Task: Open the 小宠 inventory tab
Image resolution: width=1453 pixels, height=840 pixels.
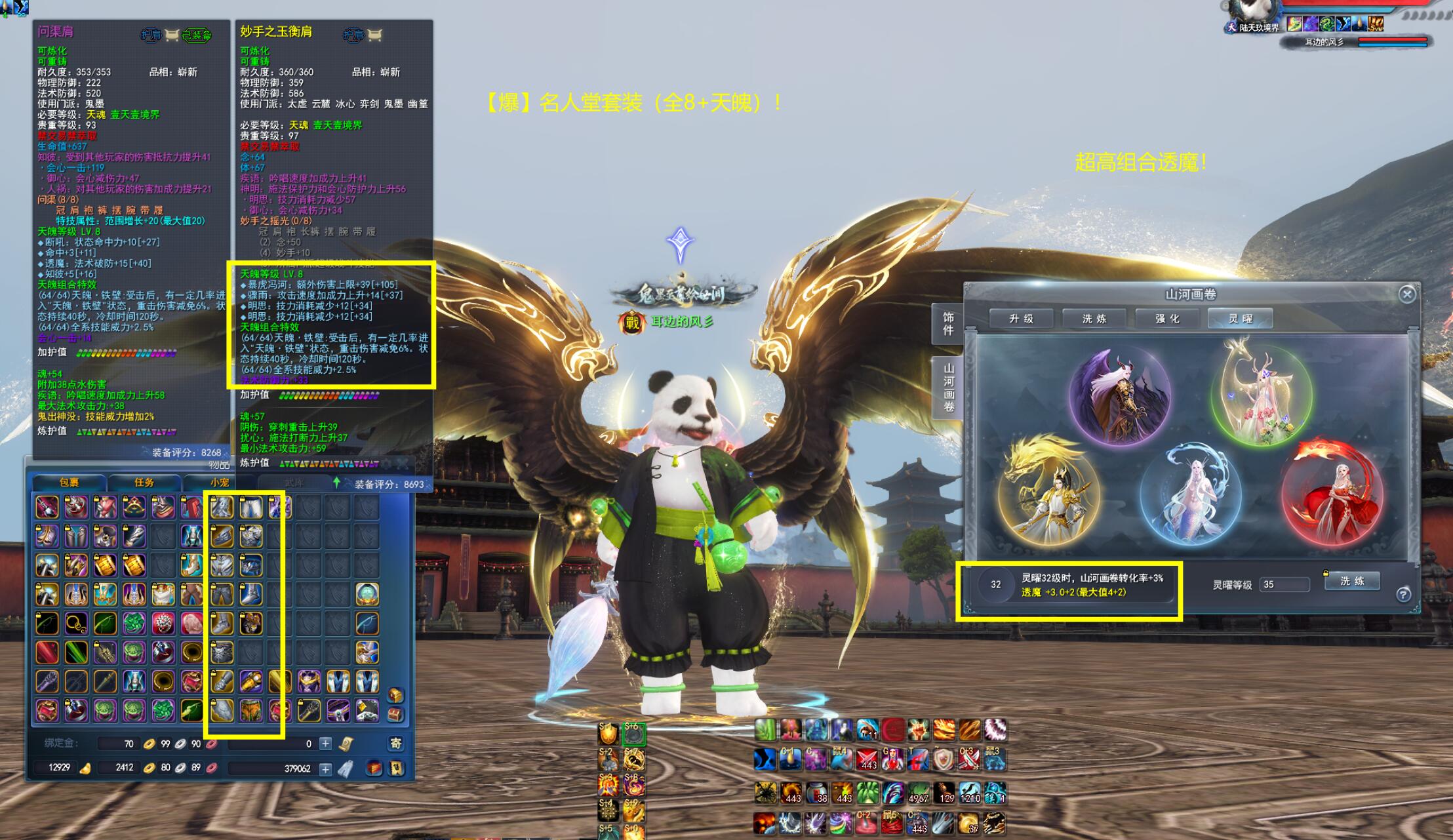Action: click(219, 483)
